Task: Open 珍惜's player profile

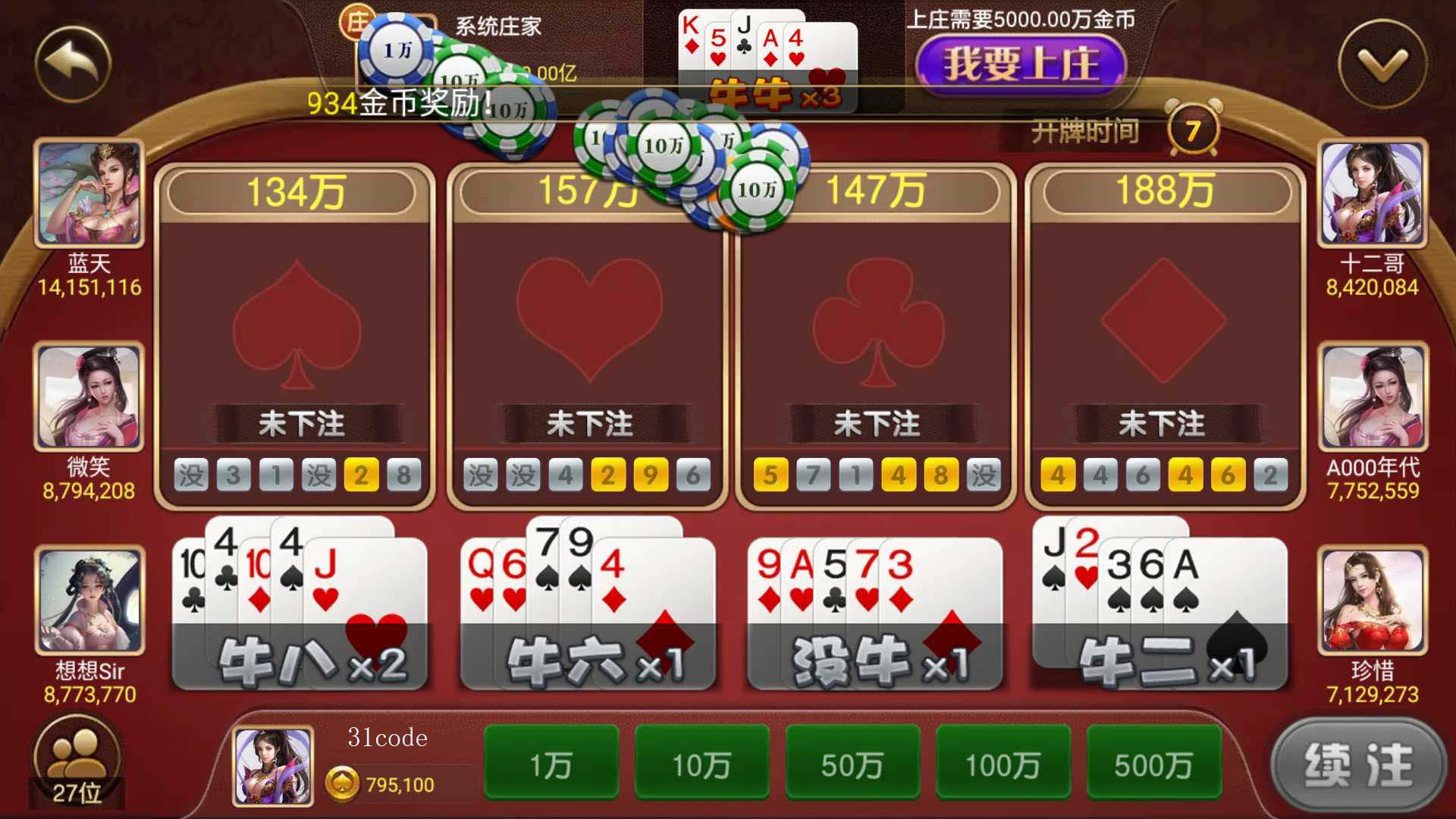Action: (1372, 601)
